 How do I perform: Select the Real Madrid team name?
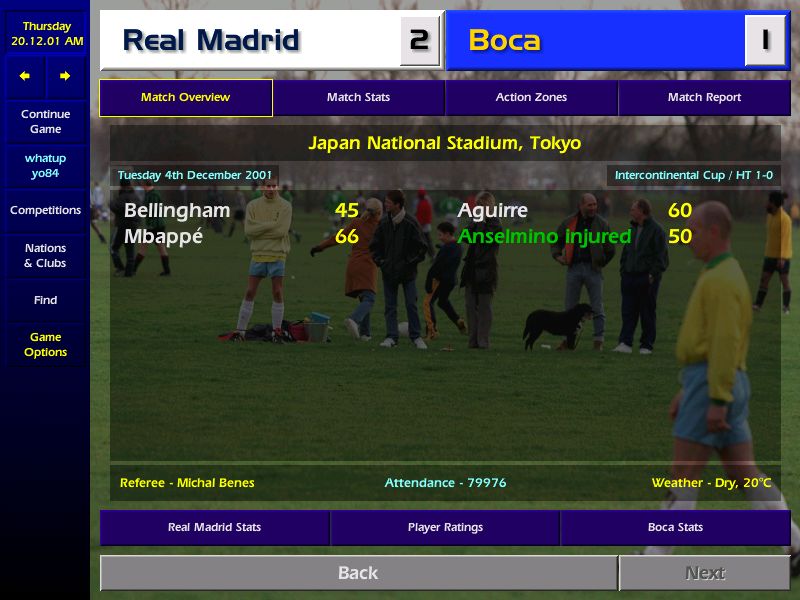point(211,41)
